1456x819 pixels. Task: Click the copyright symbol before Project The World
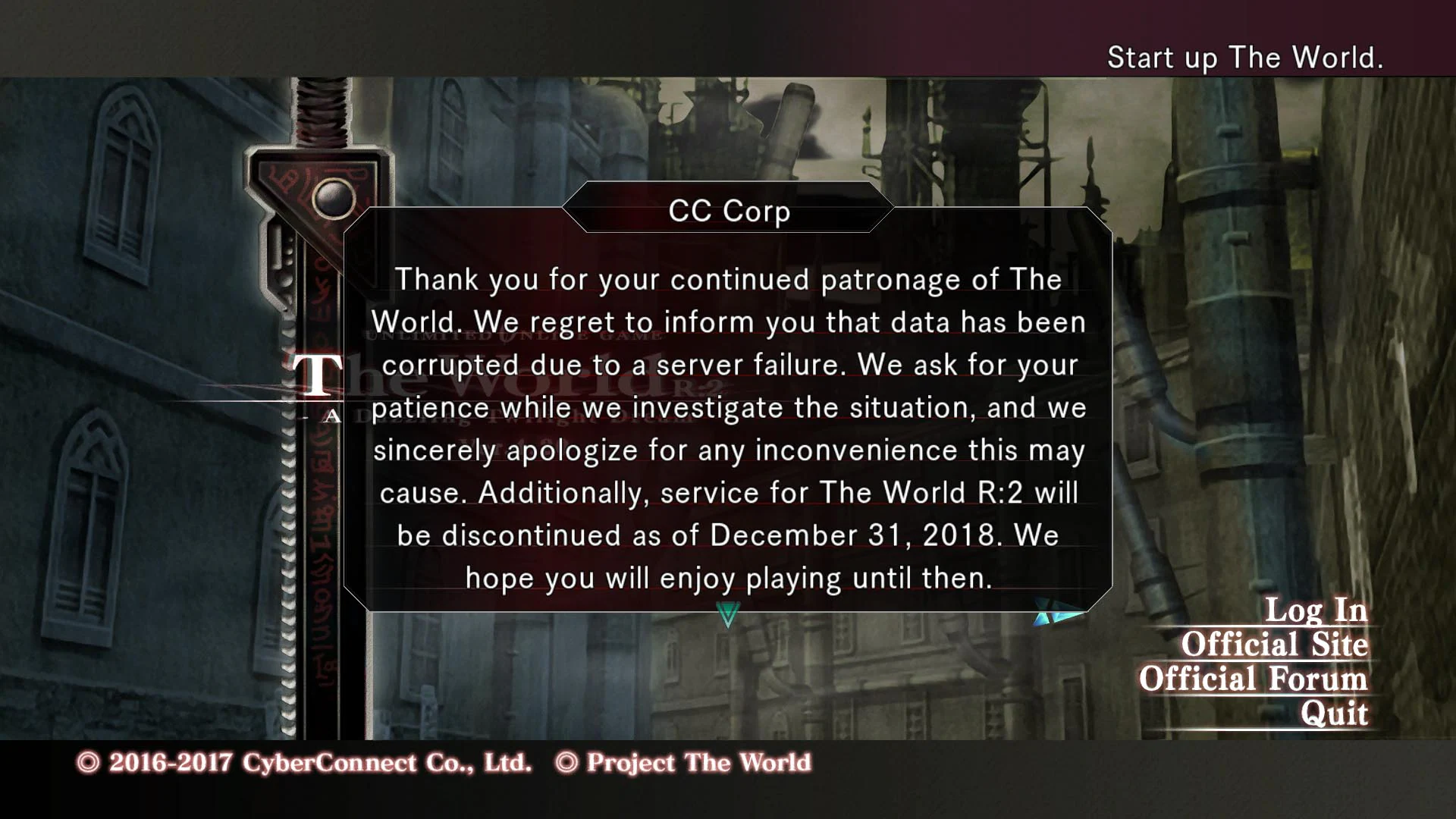(x=566, y=763)
